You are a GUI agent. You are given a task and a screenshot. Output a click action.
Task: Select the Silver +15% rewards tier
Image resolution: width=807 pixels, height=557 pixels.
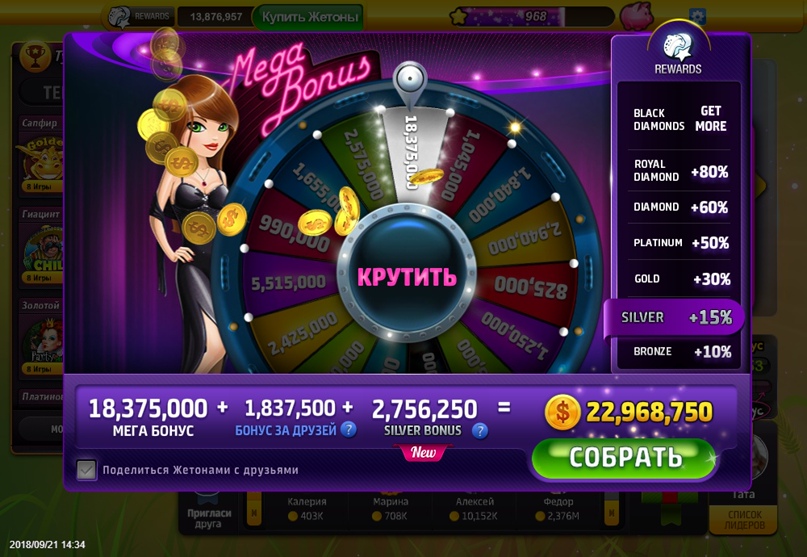pos(675,317)
